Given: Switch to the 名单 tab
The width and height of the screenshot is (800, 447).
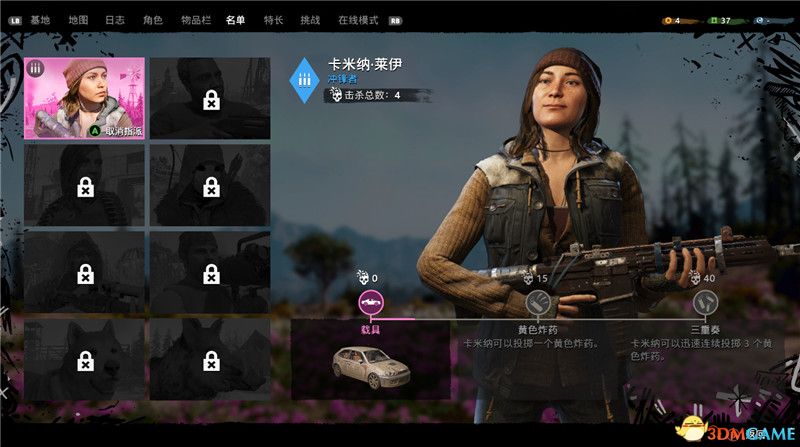Looking at the screenshot, I should [235, 19].
